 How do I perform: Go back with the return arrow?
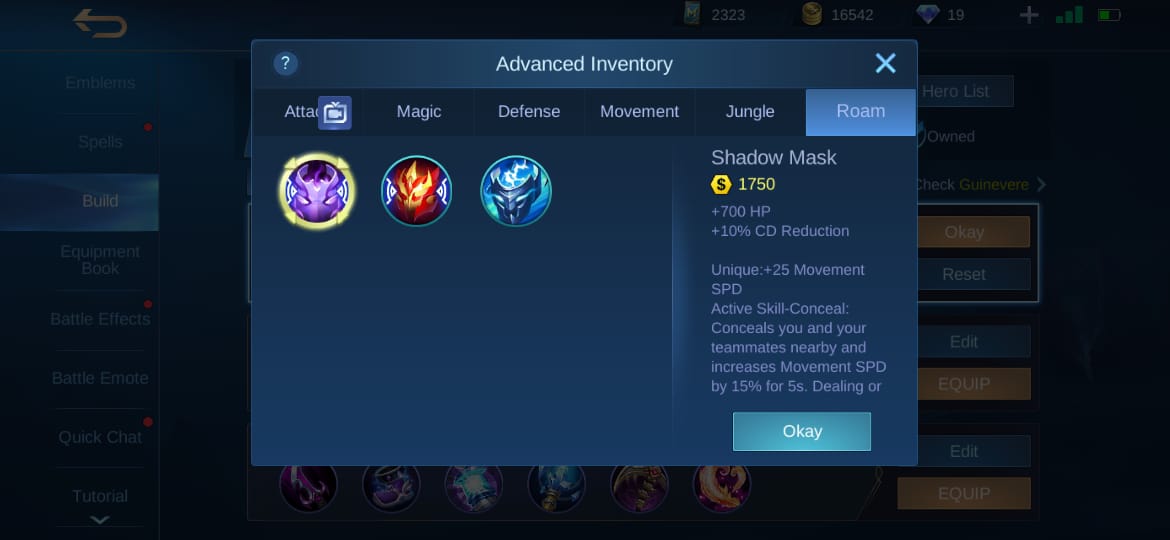(100, 23)
